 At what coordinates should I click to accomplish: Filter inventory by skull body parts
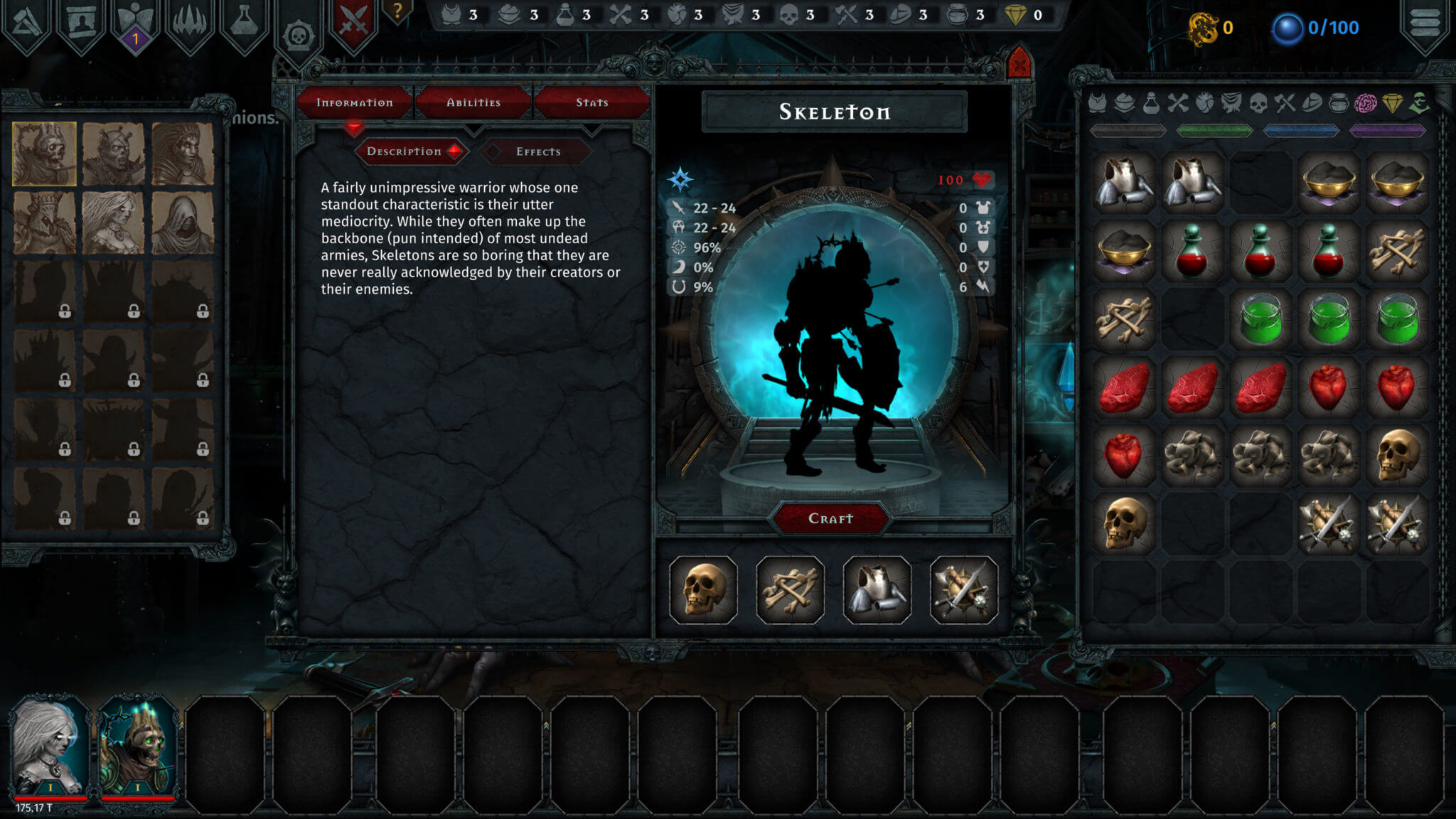coord(1258,104)
